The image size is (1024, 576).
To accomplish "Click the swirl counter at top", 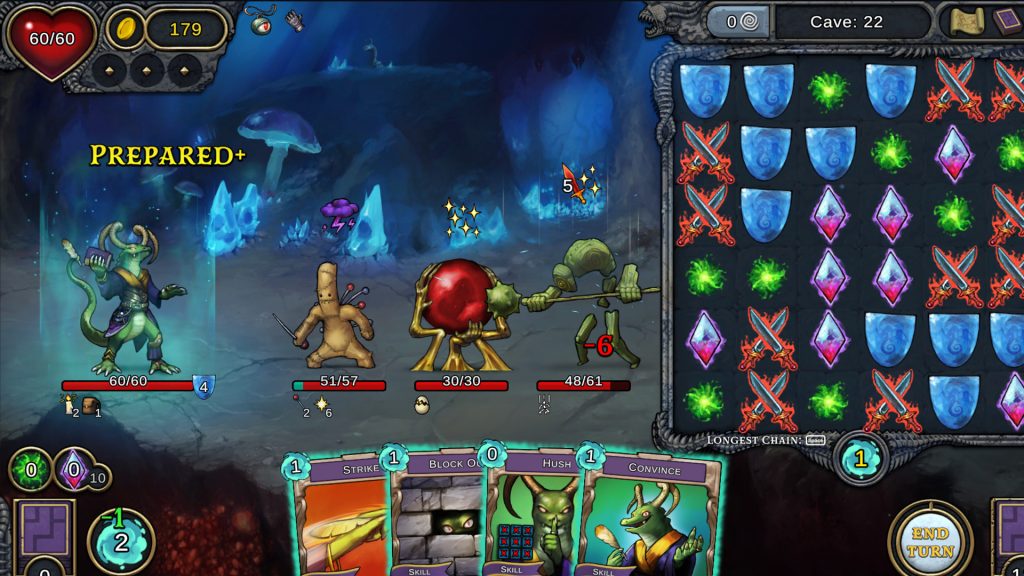I will point(738,22).
